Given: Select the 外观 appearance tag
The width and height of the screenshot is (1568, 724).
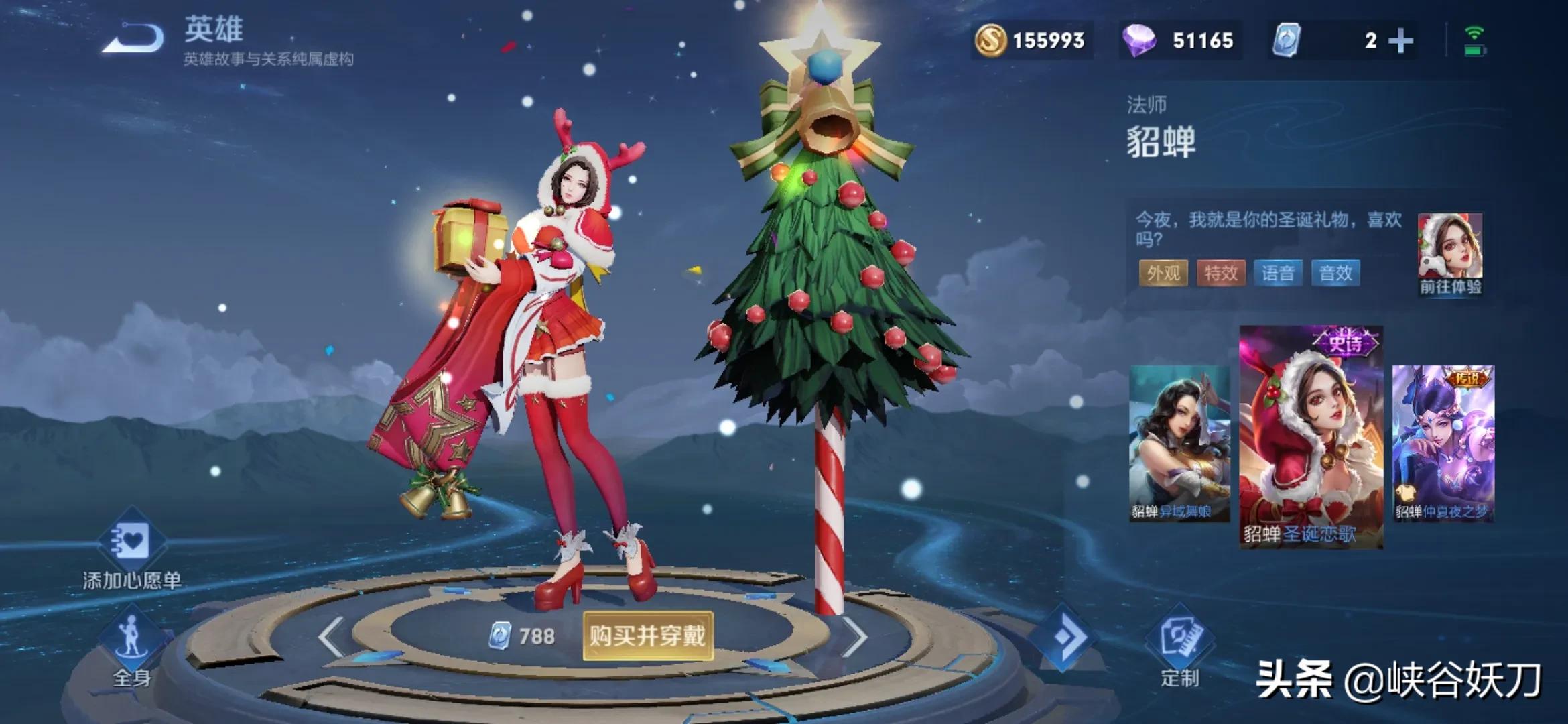Looking at the screenshot, I should (1163, 274).
